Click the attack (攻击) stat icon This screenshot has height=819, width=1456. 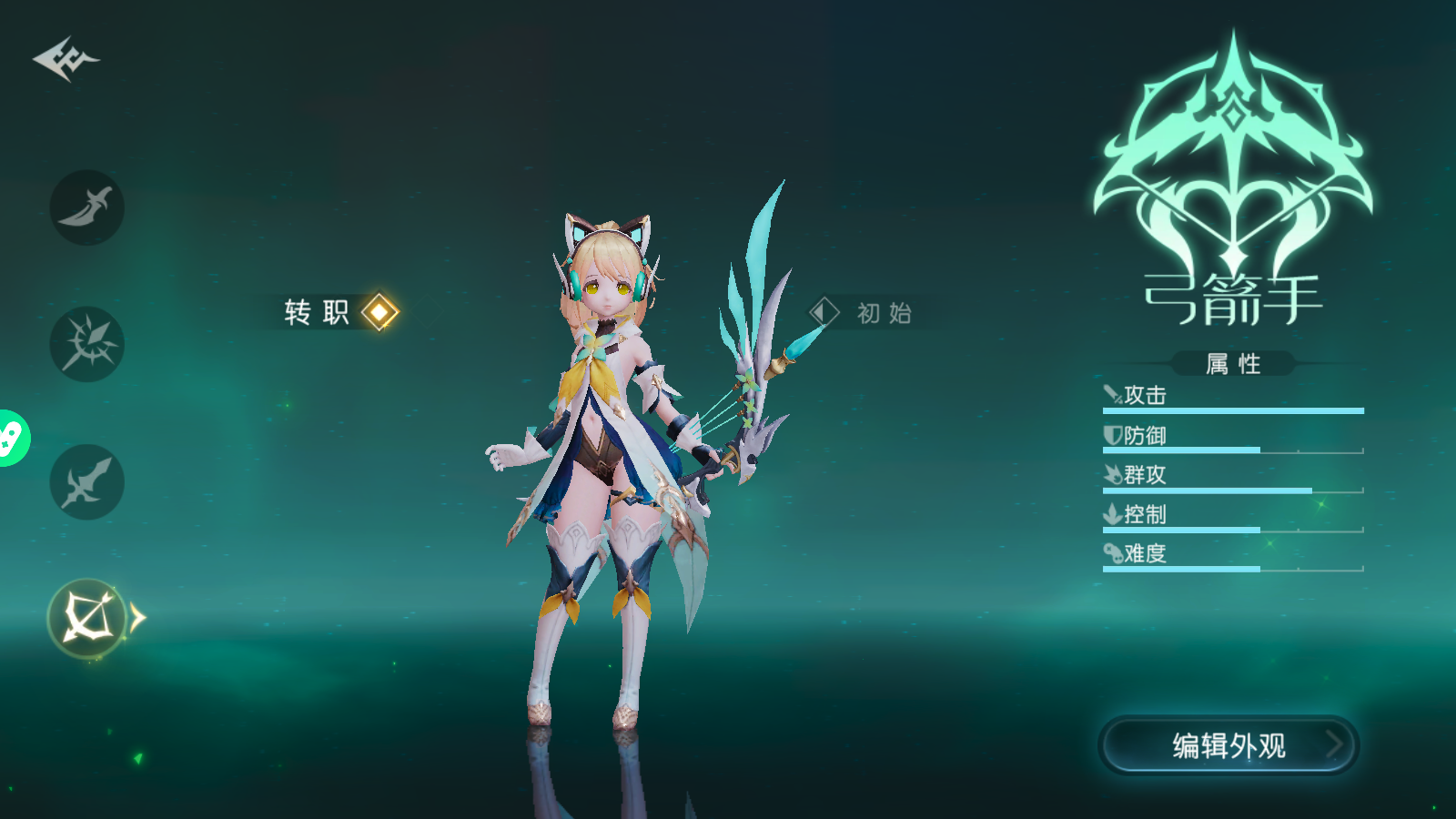click(1111, 393)
